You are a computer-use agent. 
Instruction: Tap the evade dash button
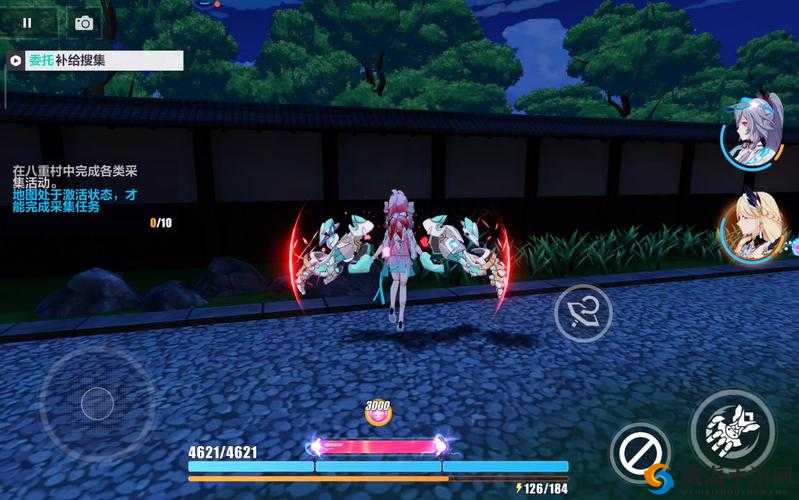[583, 314]
